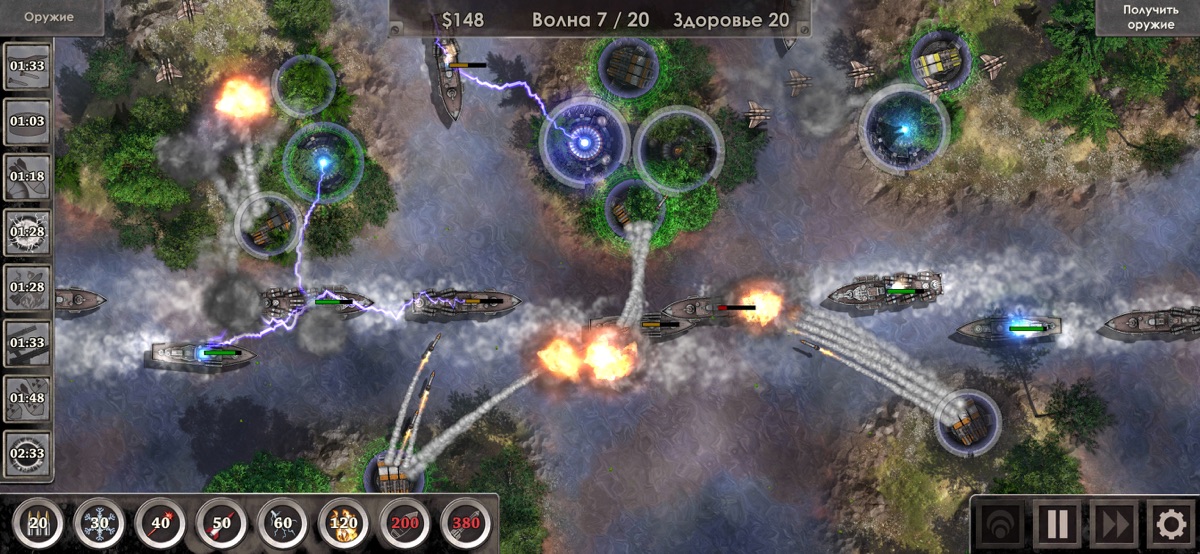
Task: Use the special weapon with 01:18 cooldown
Action: coord(28,177)
